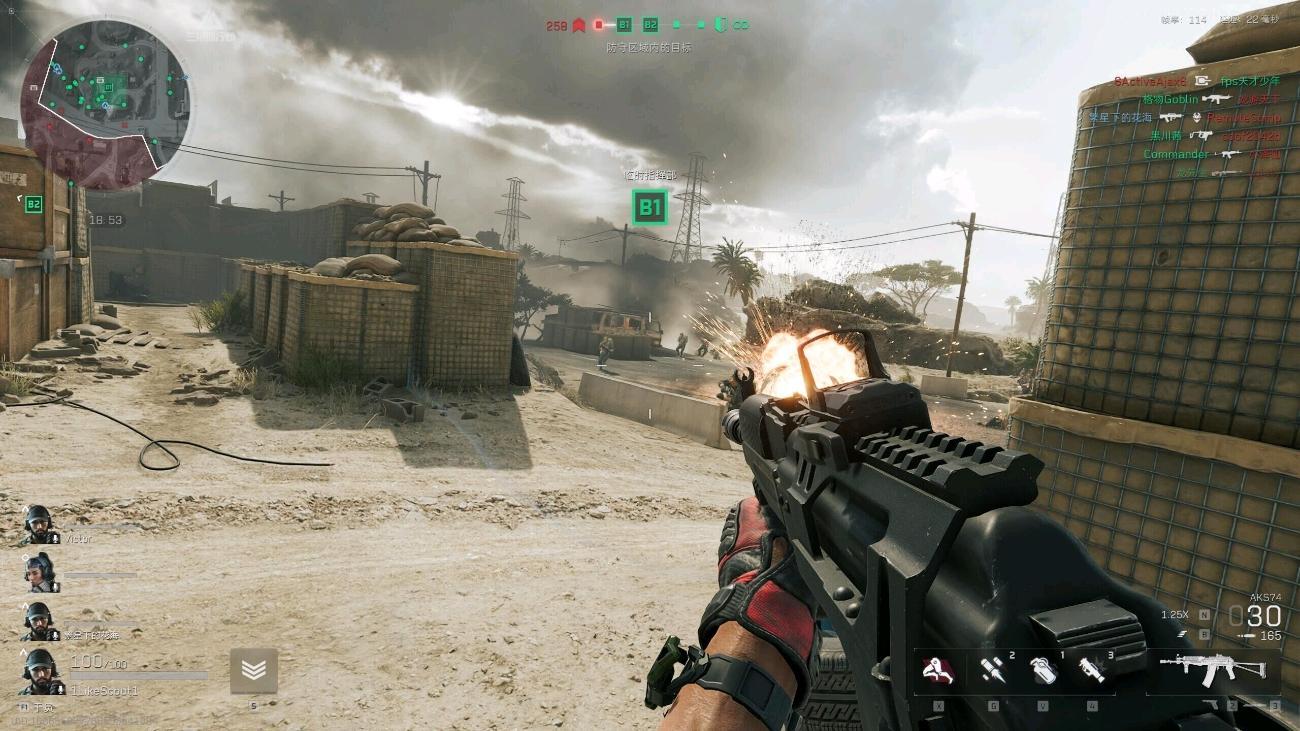Click the green defender shield icon
Screen dimensions: 1300x731
click(x=718, y=25)
